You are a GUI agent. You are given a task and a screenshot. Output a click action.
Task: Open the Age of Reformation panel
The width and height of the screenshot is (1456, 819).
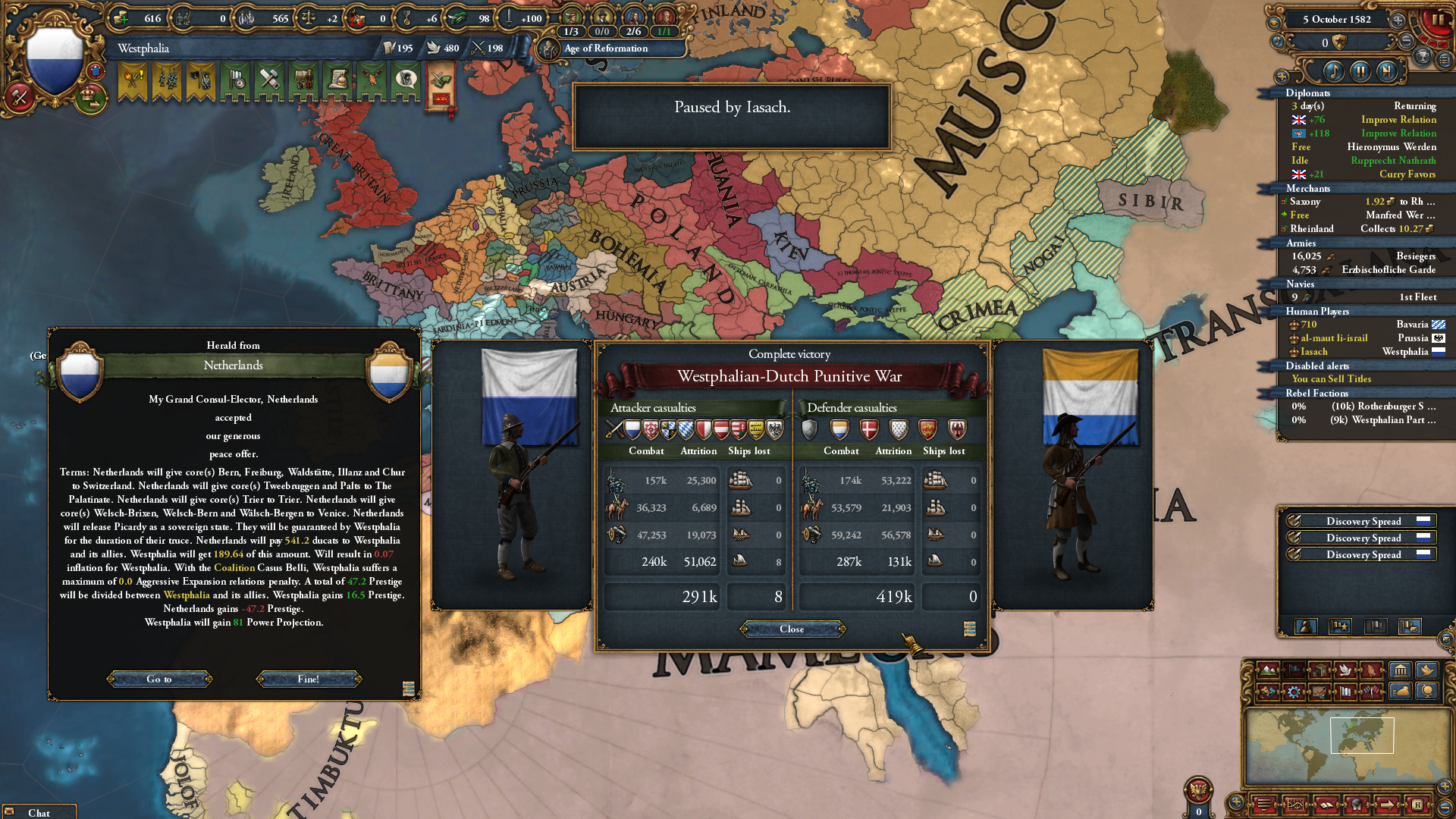pos(606,49)
